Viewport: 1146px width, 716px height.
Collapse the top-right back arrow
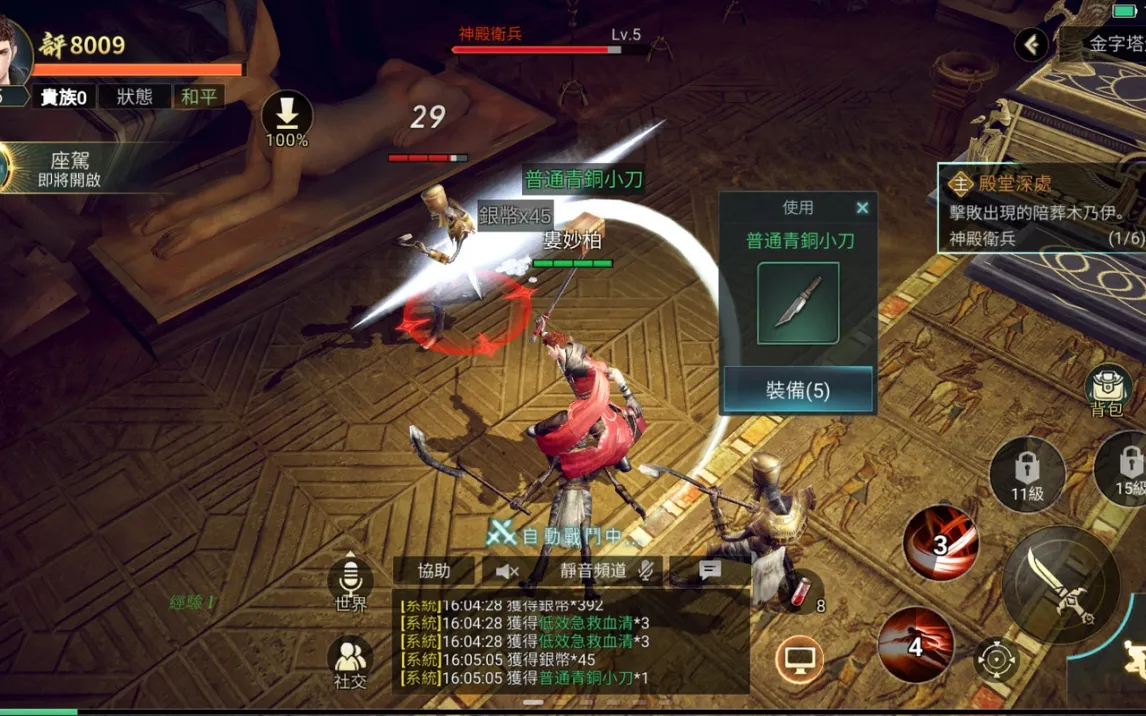click(1031, 44)
